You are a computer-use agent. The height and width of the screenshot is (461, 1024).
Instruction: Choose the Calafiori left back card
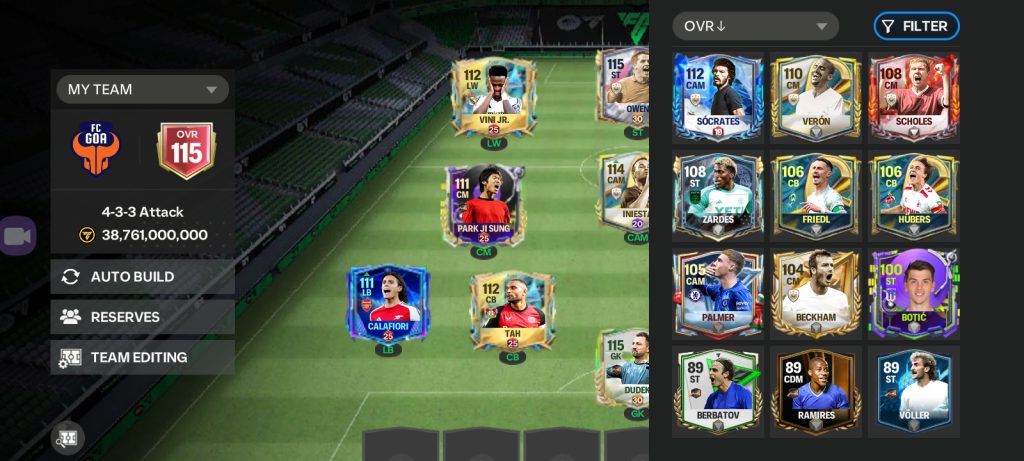point(387,304)
